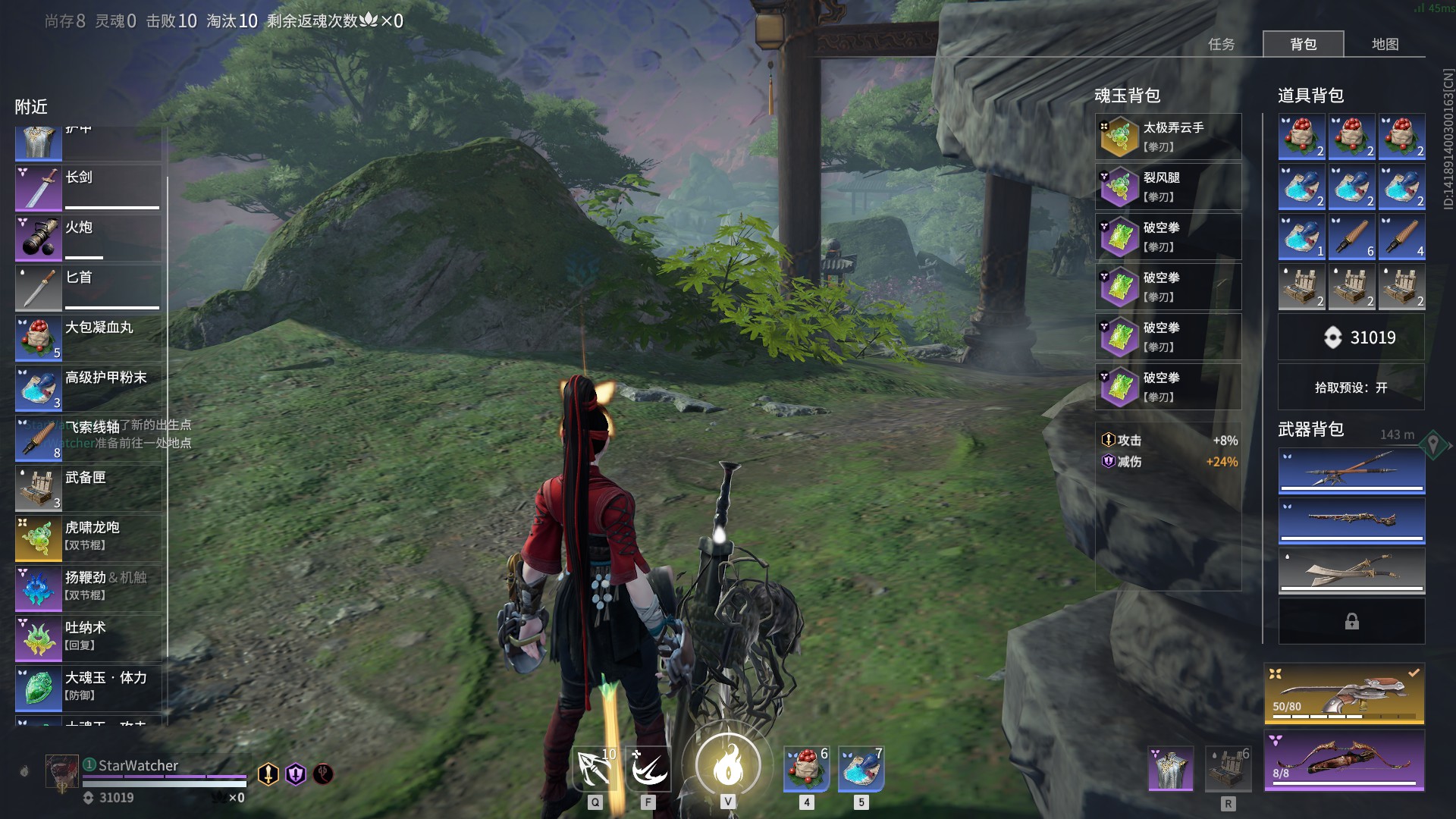This screenshot has height=819, width=1456.
Task: Pick up the 武备匣 nearby item
Action: click(88, 488)
